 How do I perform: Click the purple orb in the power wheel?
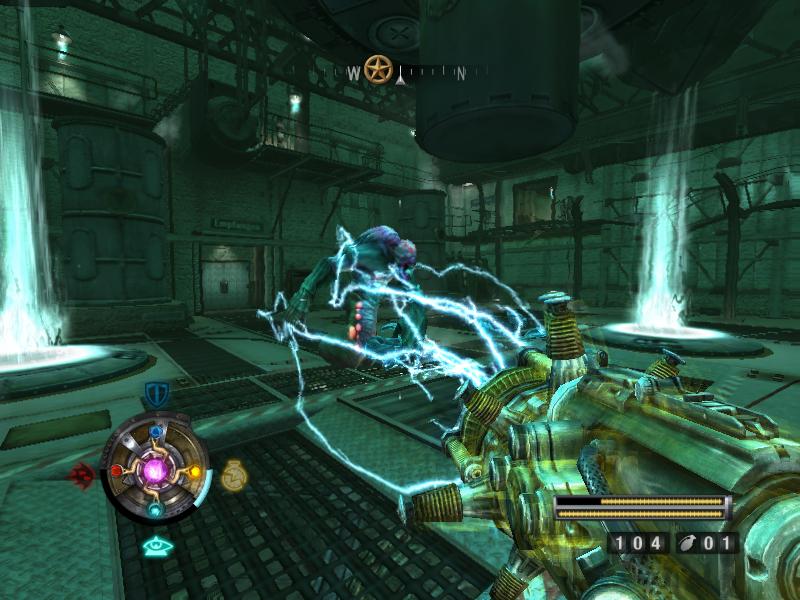coord(155,470)
